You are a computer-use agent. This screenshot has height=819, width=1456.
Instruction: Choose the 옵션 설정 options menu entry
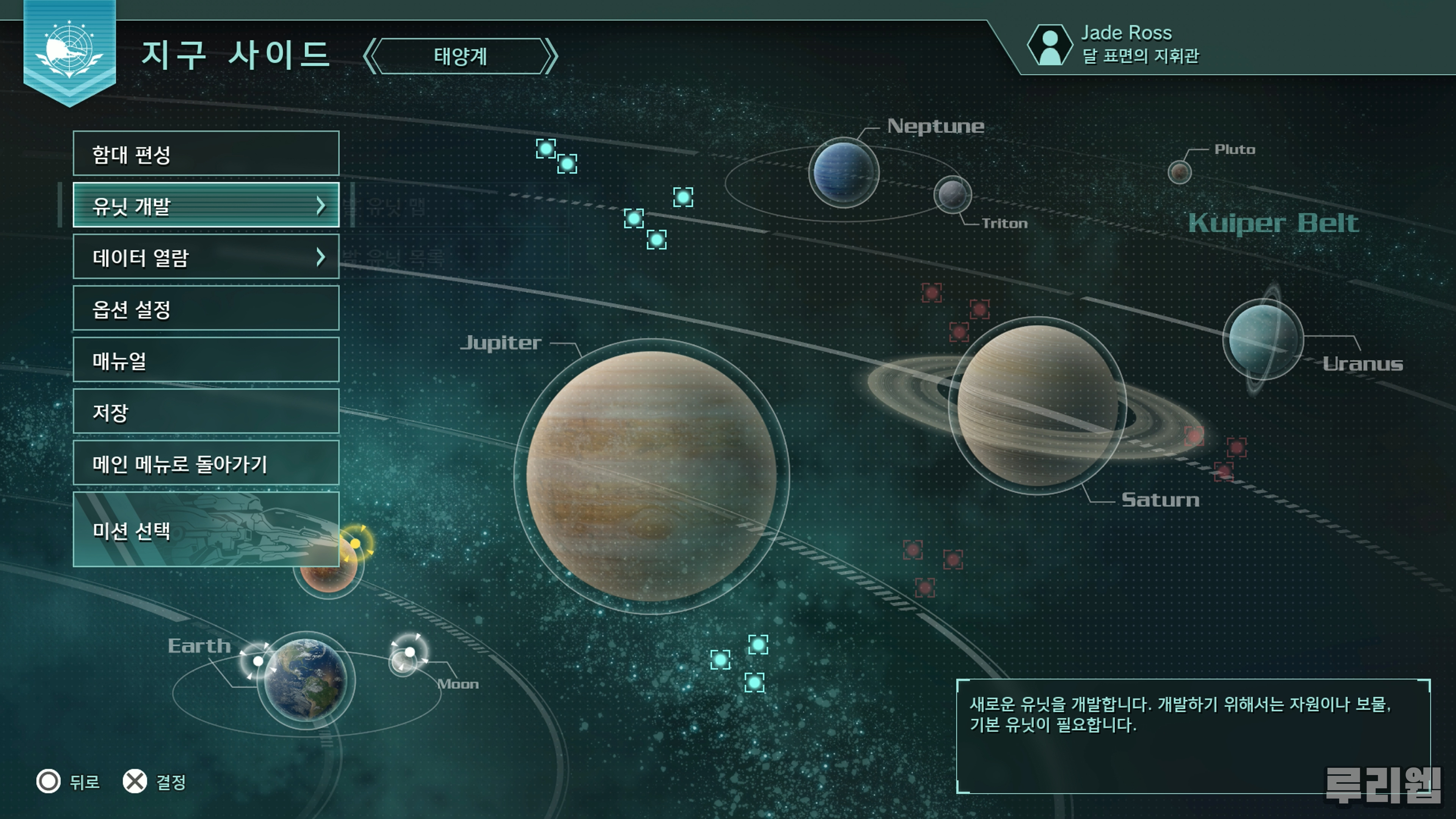206,309
